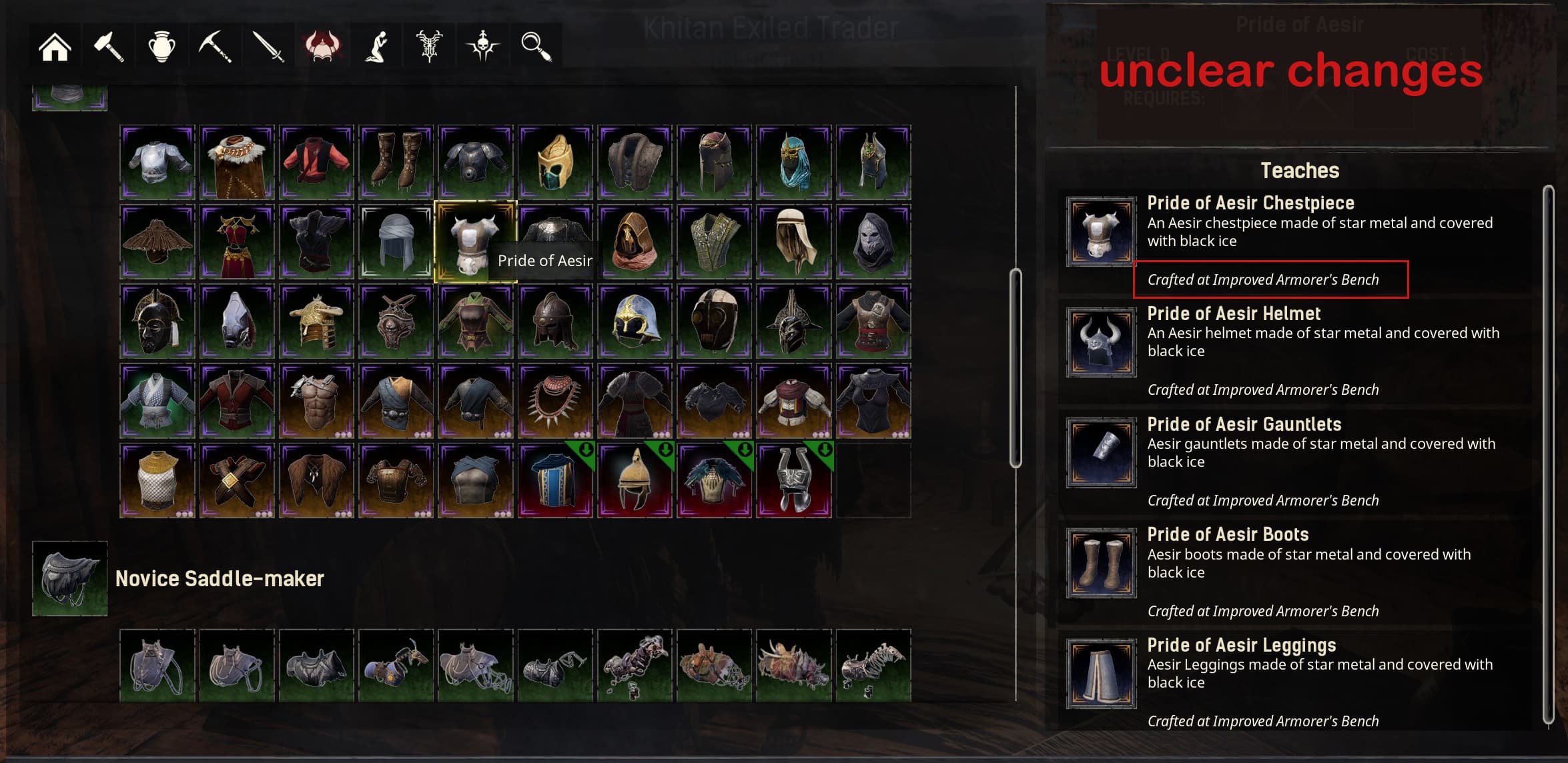Viewport: 1568px width, 763px height.
Task: Click the Pride of Aesir Gauntlets title
Action: coord(1244,424)
